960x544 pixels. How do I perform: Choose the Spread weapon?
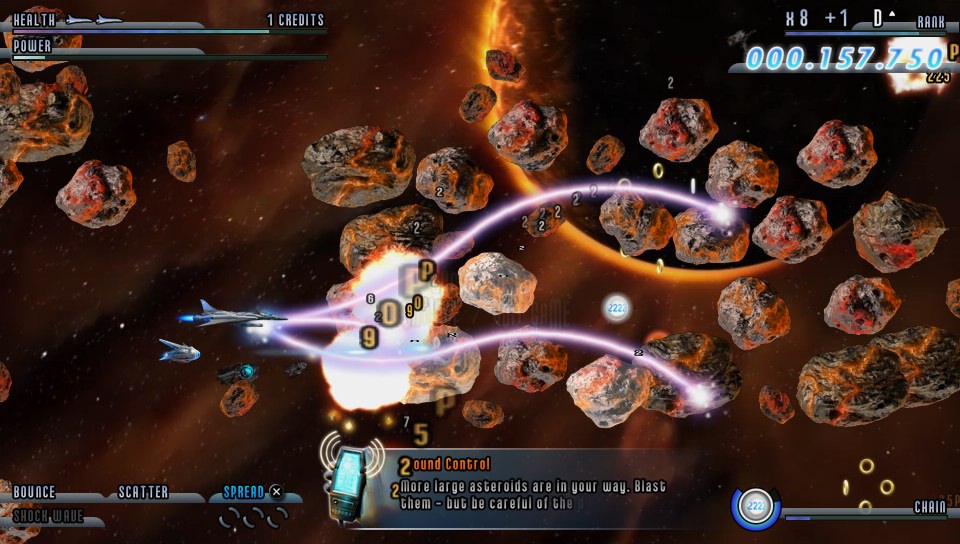point(244,492)
